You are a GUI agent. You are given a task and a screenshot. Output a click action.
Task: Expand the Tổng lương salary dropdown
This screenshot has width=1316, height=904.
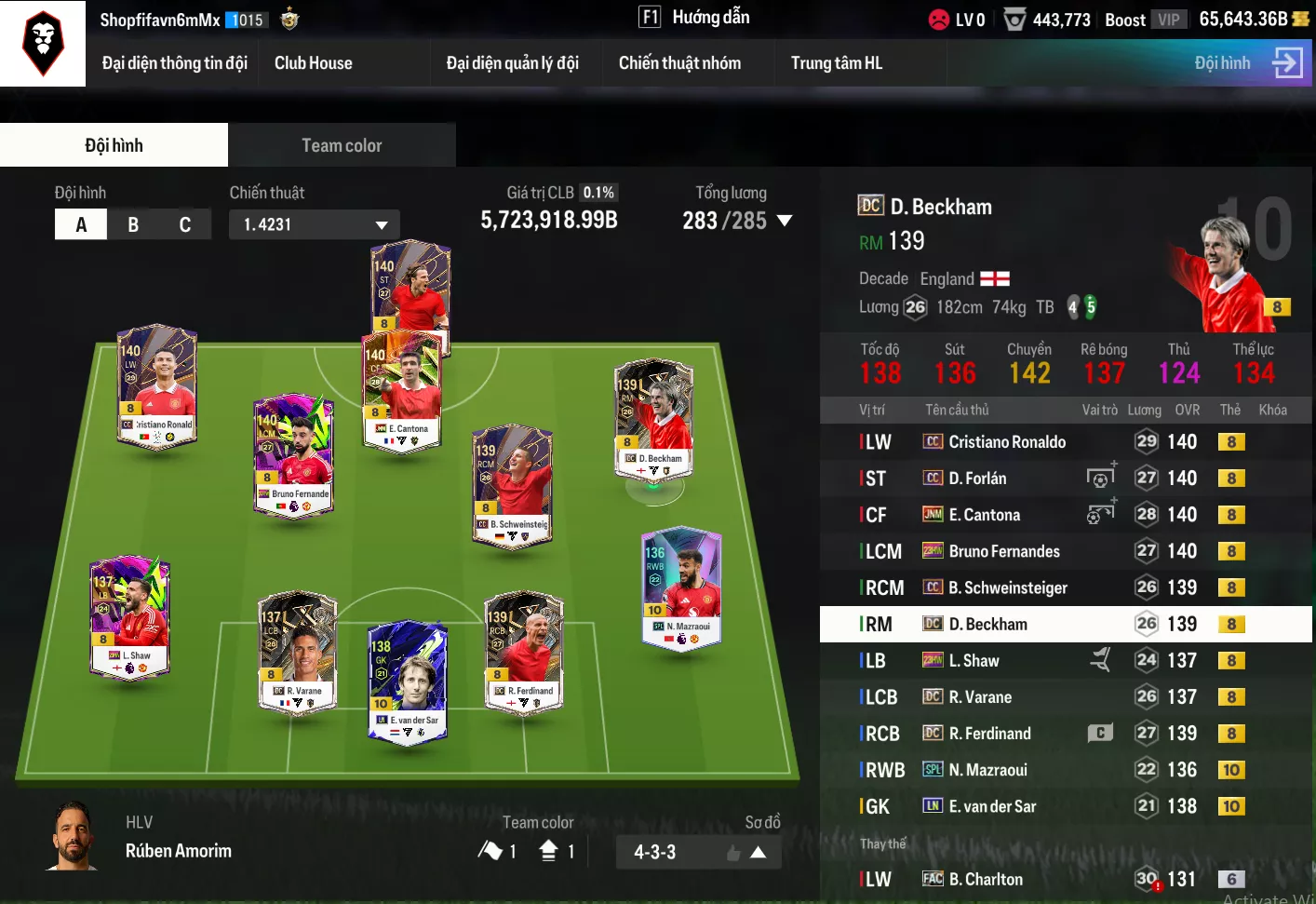click(785, 221)
